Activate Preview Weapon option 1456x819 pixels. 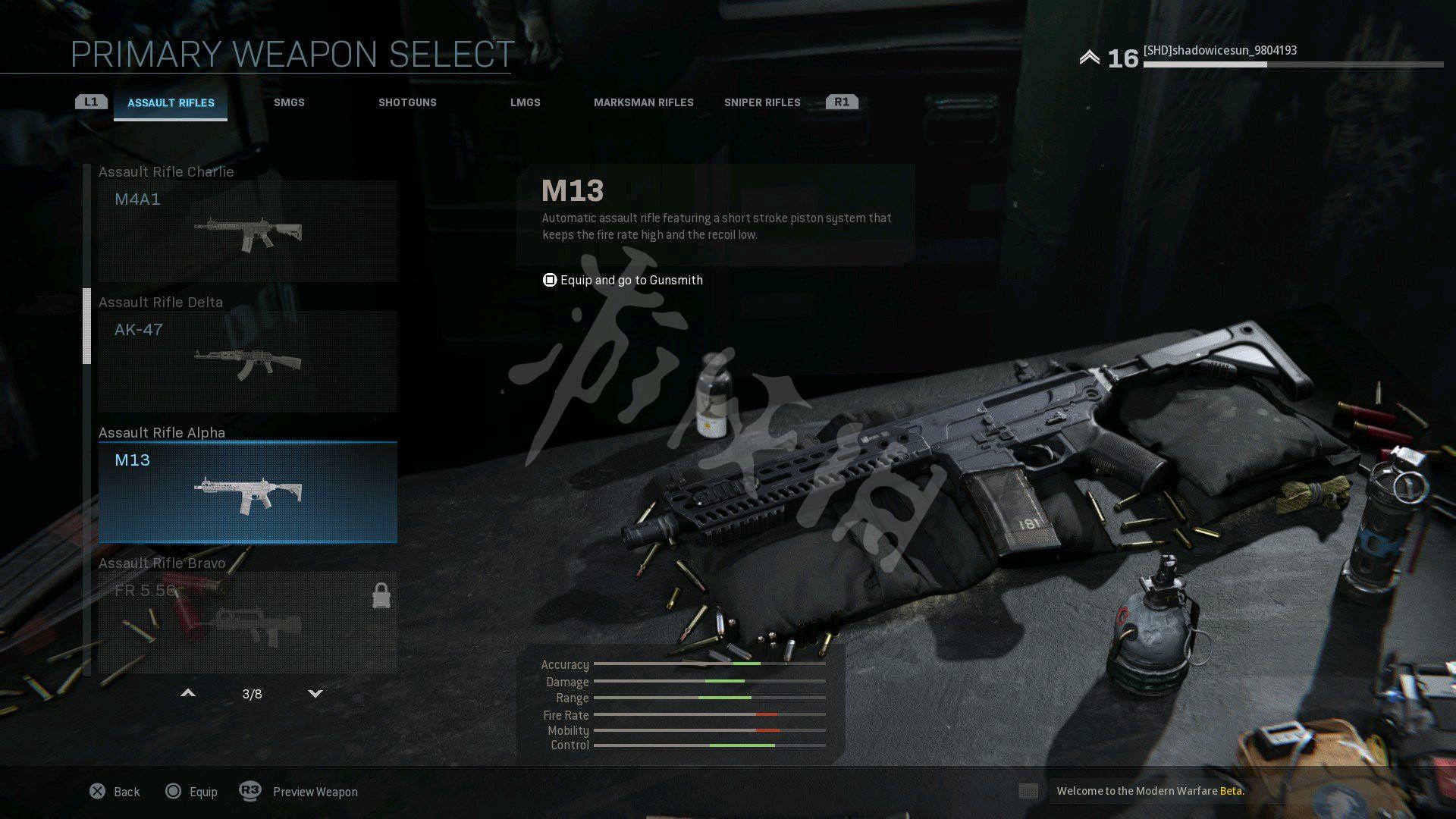299,792
